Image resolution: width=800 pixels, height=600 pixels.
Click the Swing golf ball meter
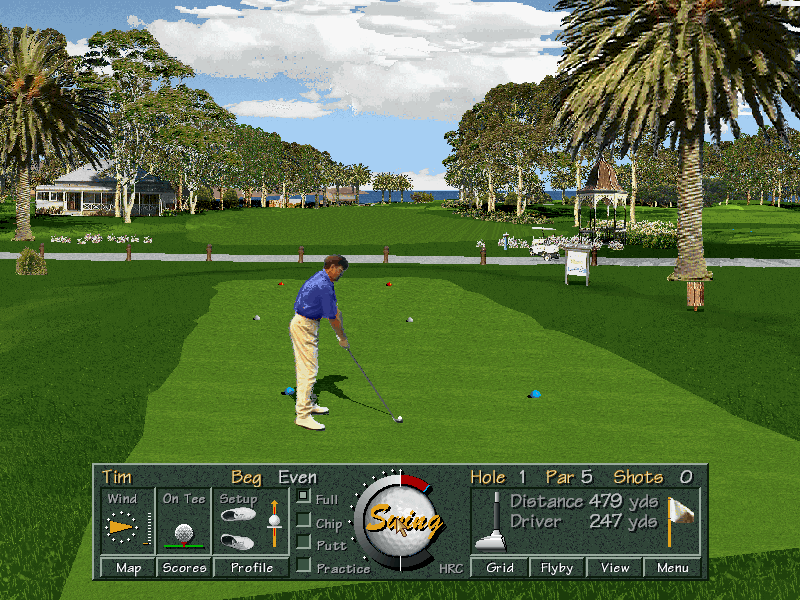point(401,520)
